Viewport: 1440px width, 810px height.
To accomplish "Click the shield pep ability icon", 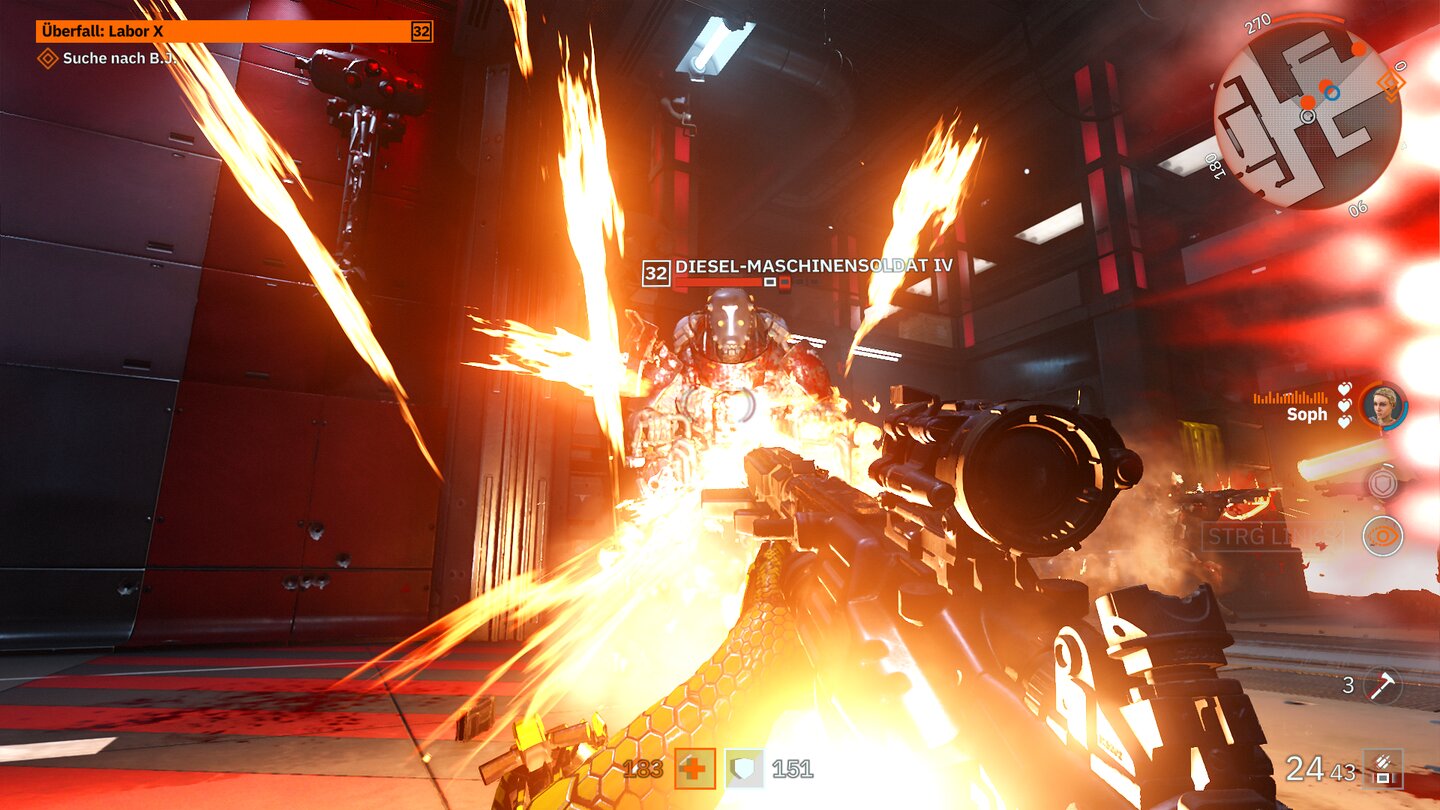I will pos(1384,483).
